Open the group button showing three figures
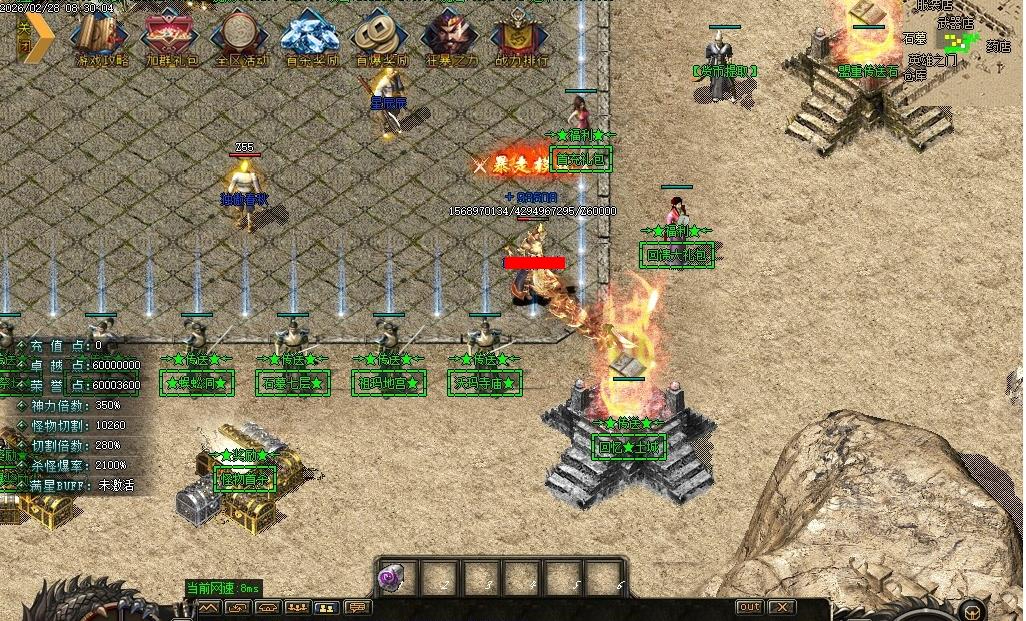This screenshot has width=1026, height=621. pyautogui.click(x=297, y=607)
